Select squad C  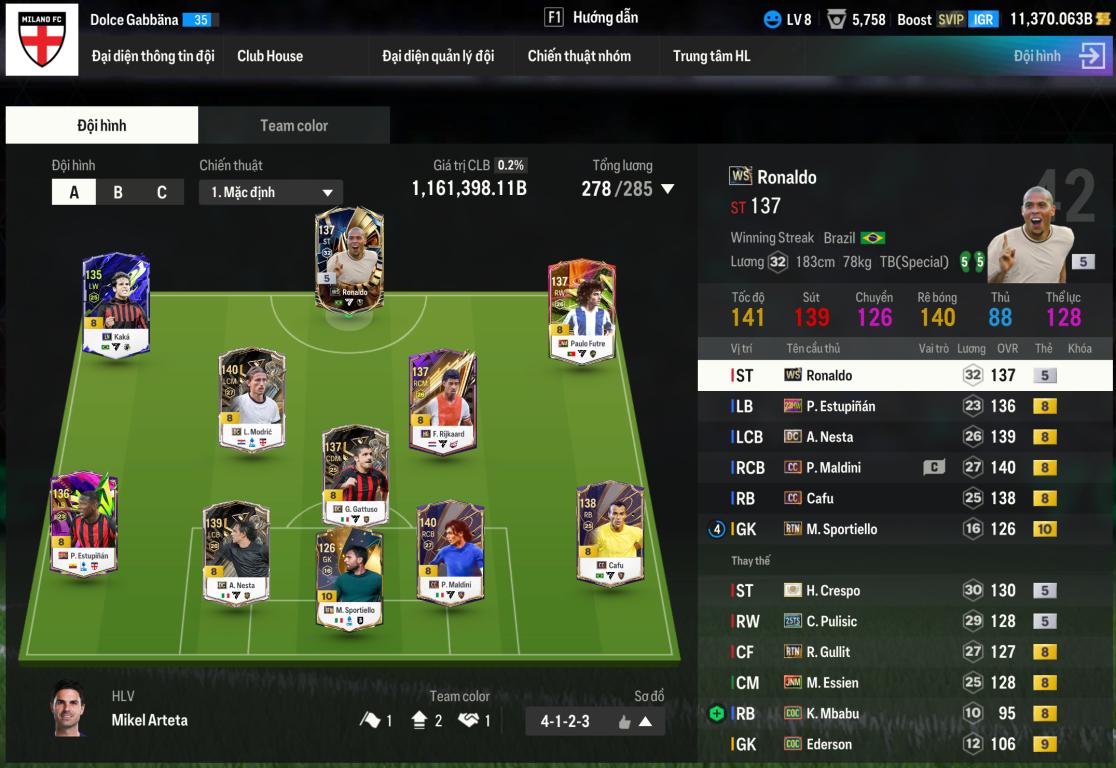click(162, 192)
